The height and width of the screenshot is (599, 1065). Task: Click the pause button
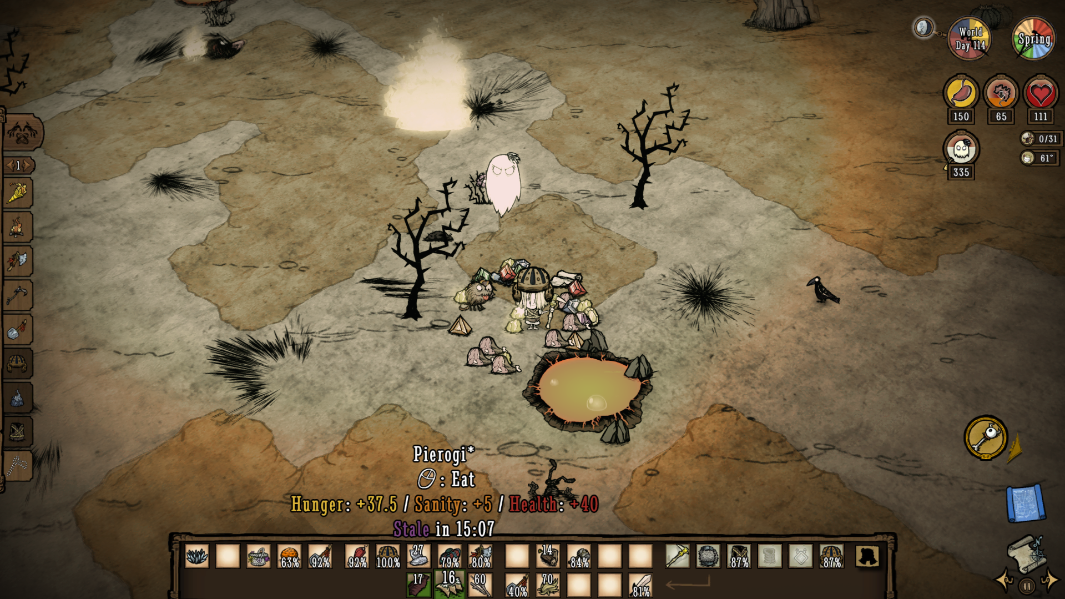point(1026,585)
